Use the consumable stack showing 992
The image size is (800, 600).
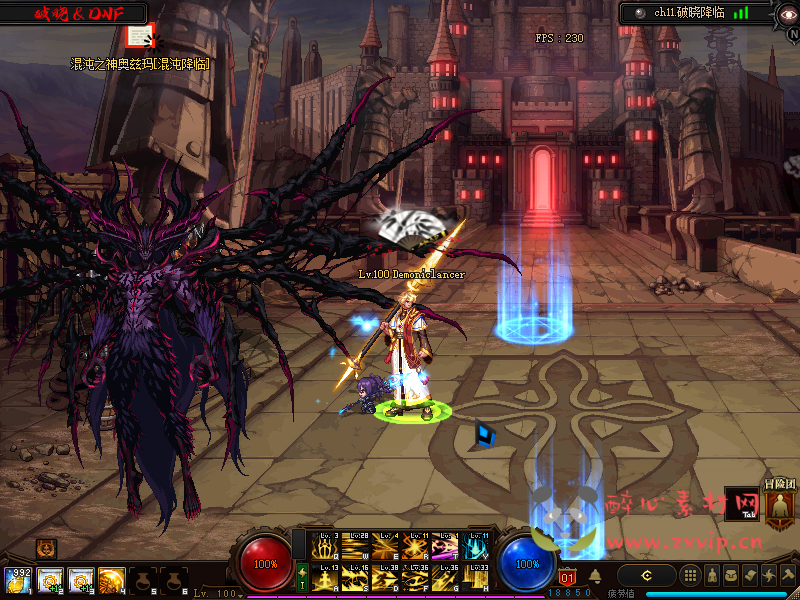(17, 580)
